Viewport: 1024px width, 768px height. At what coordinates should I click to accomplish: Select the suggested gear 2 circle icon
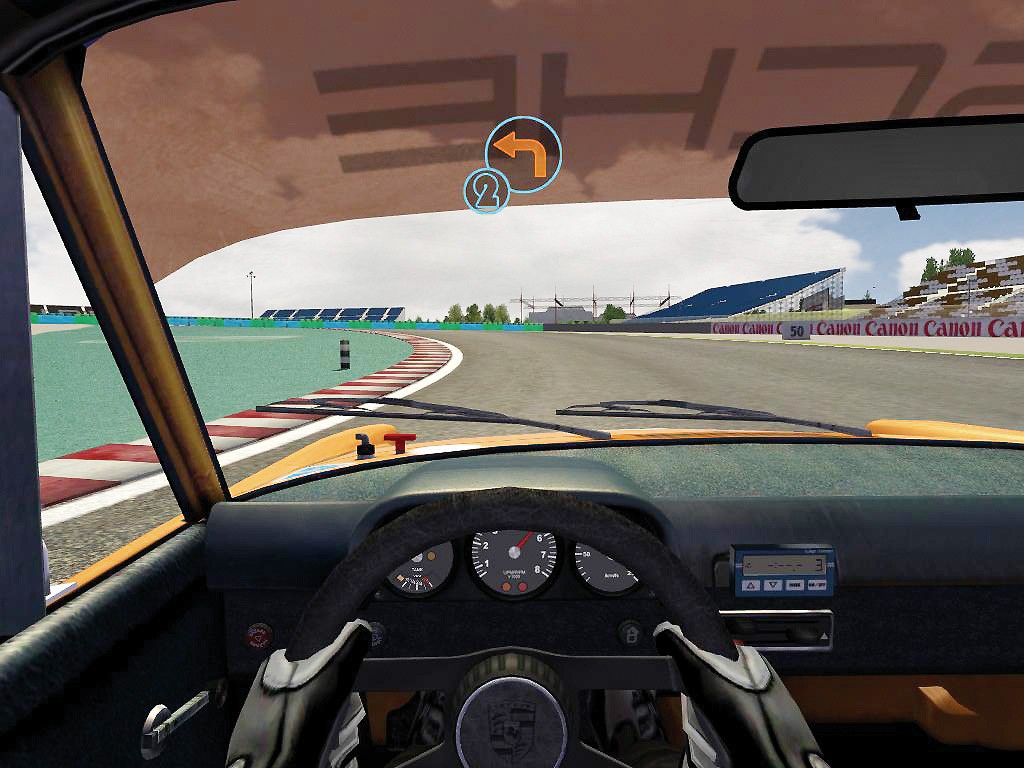click(486, 191)
